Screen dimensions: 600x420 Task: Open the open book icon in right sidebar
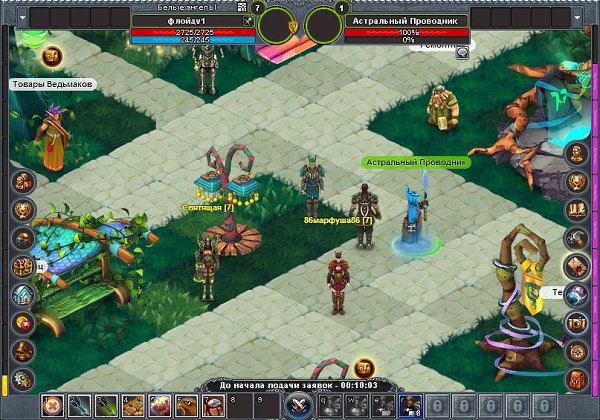(577, 210)
